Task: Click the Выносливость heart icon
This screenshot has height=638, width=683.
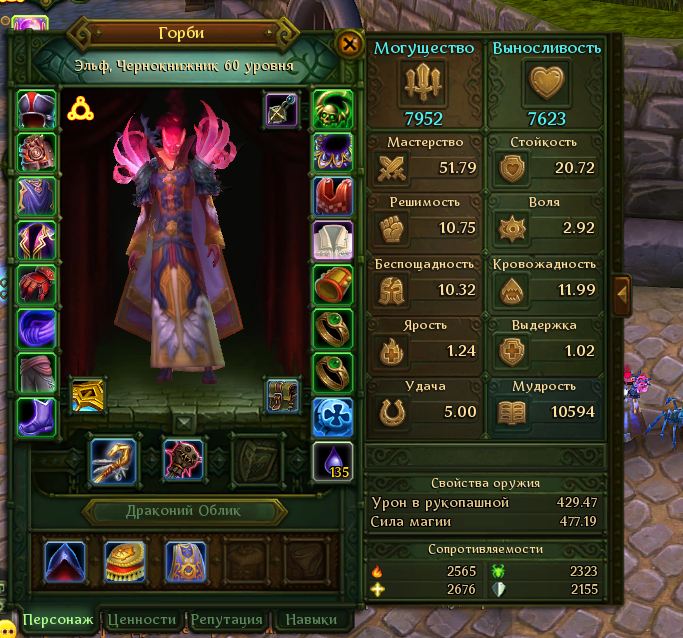Action: 547,83
